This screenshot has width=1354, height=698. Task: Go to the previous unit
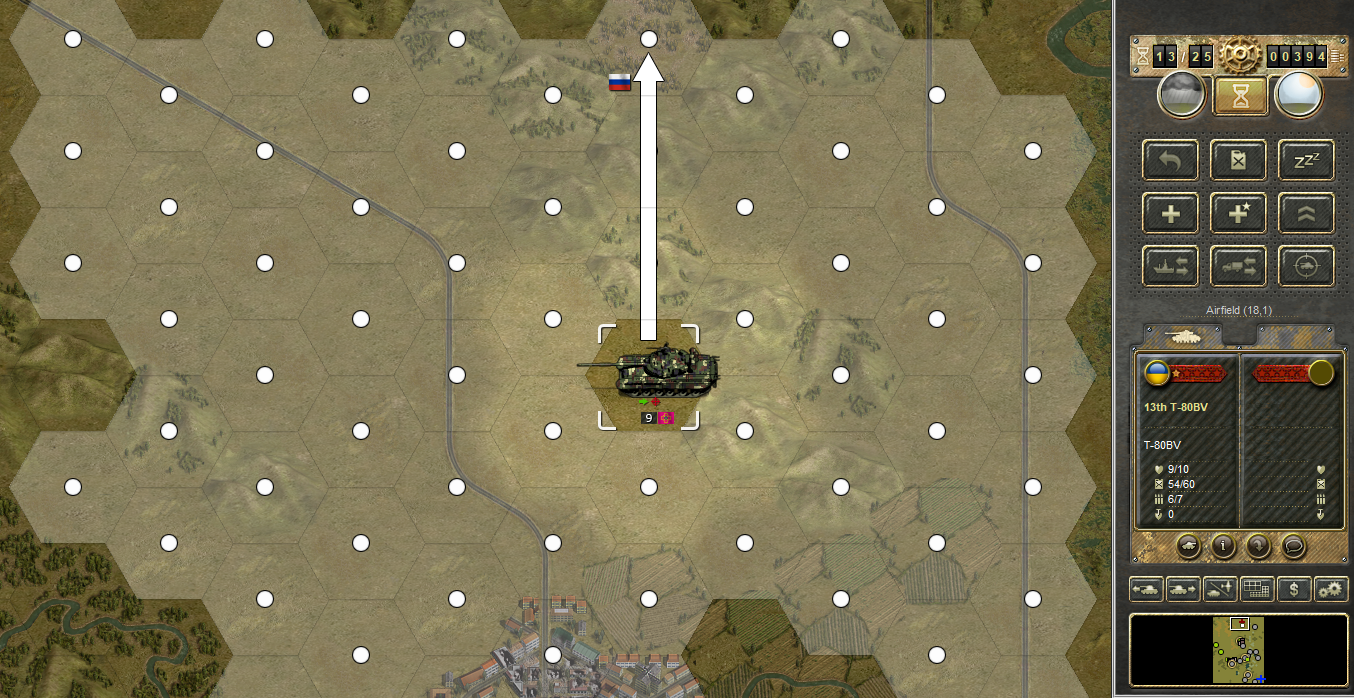[1146, 590]
